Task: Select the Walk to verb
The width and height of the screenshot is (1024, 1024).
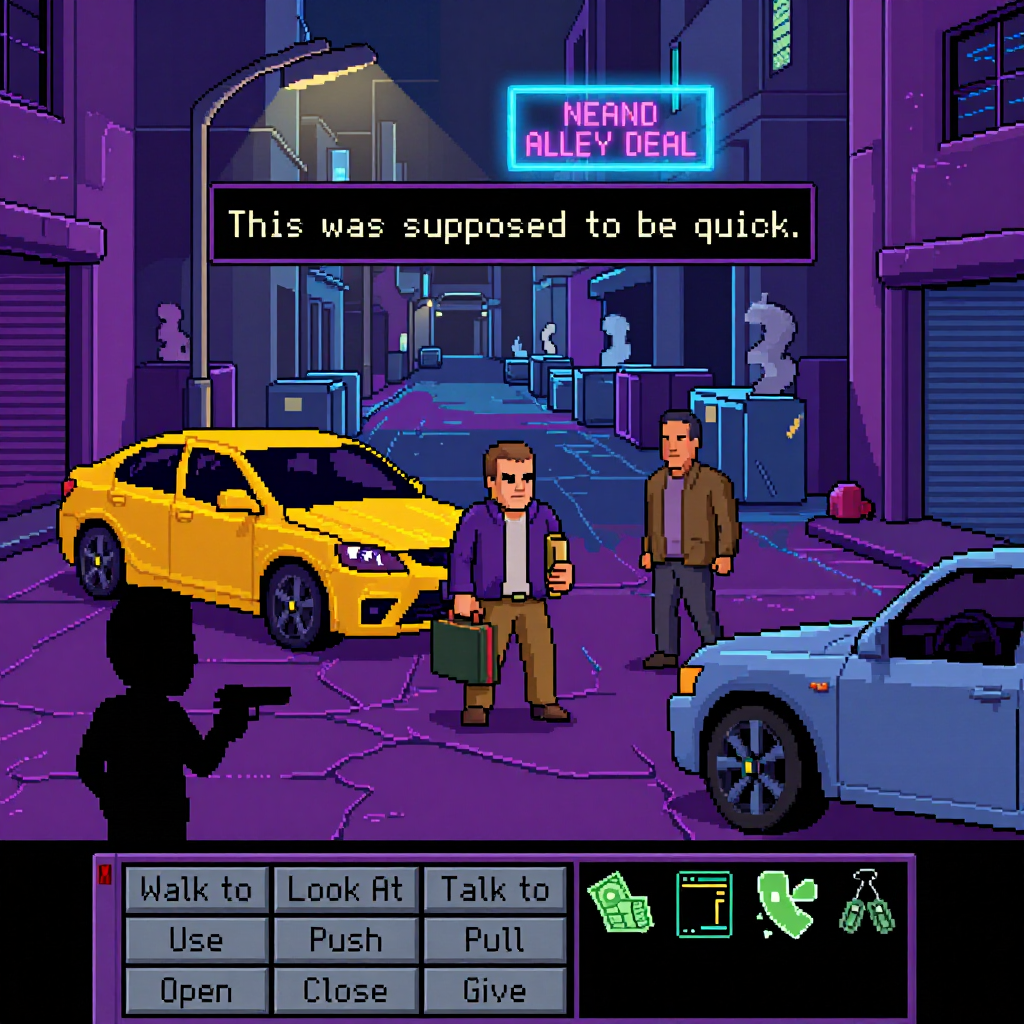Action: pos(196,889)
